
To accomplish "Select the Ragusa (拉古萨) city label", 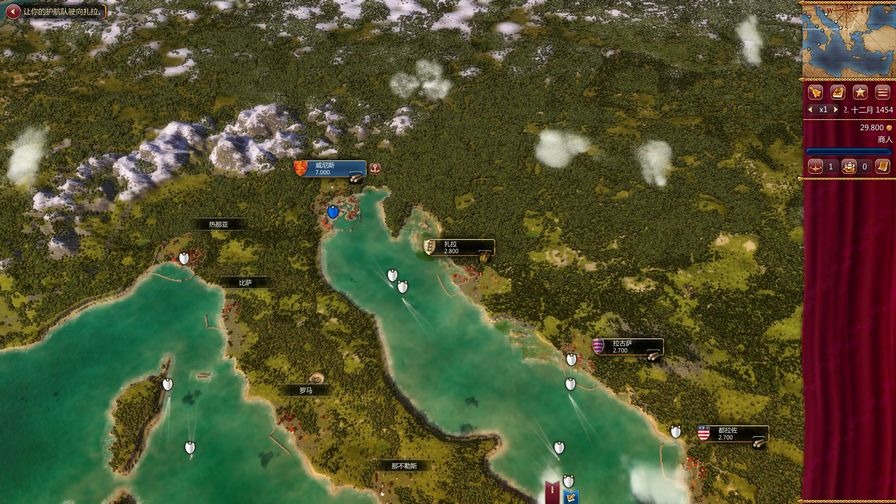I will point(627,347).
